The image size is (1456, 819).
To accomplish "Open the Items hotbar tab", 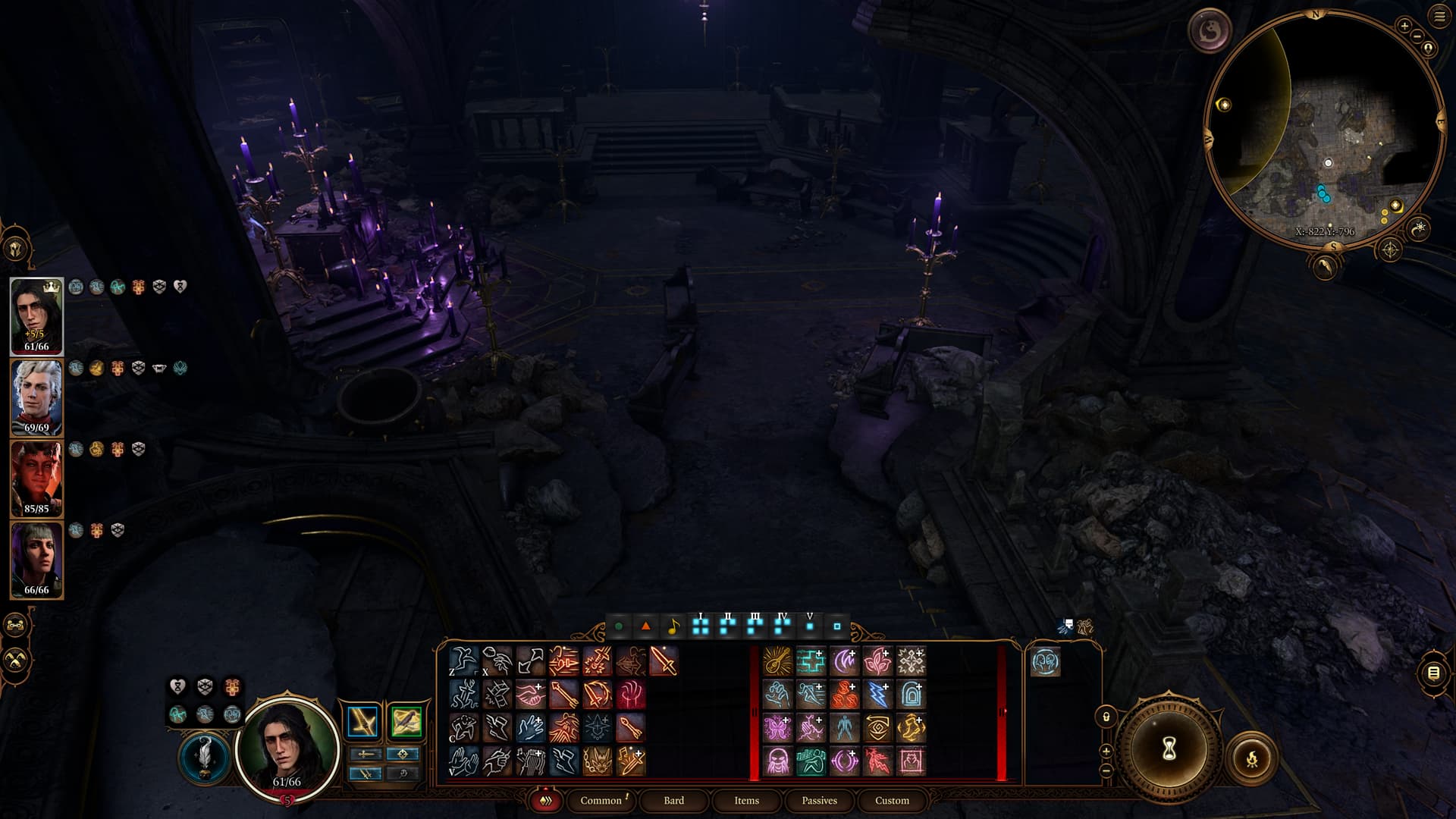I will [x=746, y=800].
